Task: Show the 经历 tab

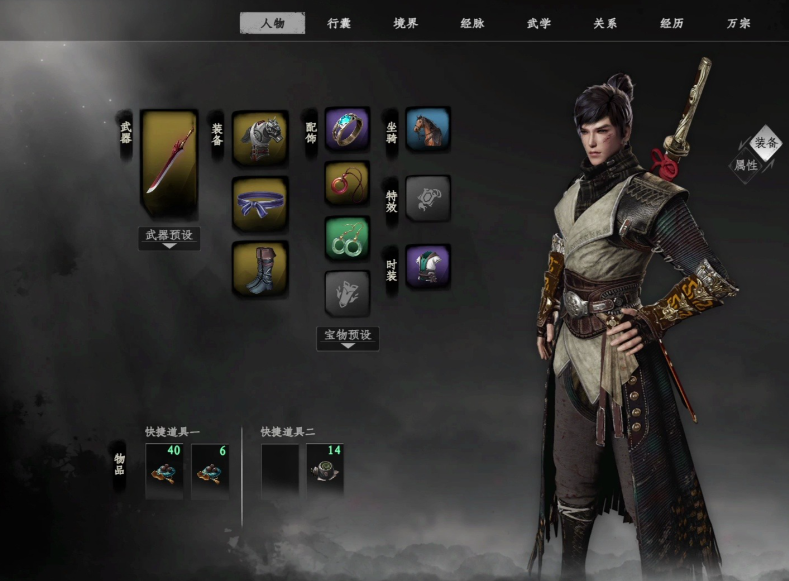Action: point(672,23)
